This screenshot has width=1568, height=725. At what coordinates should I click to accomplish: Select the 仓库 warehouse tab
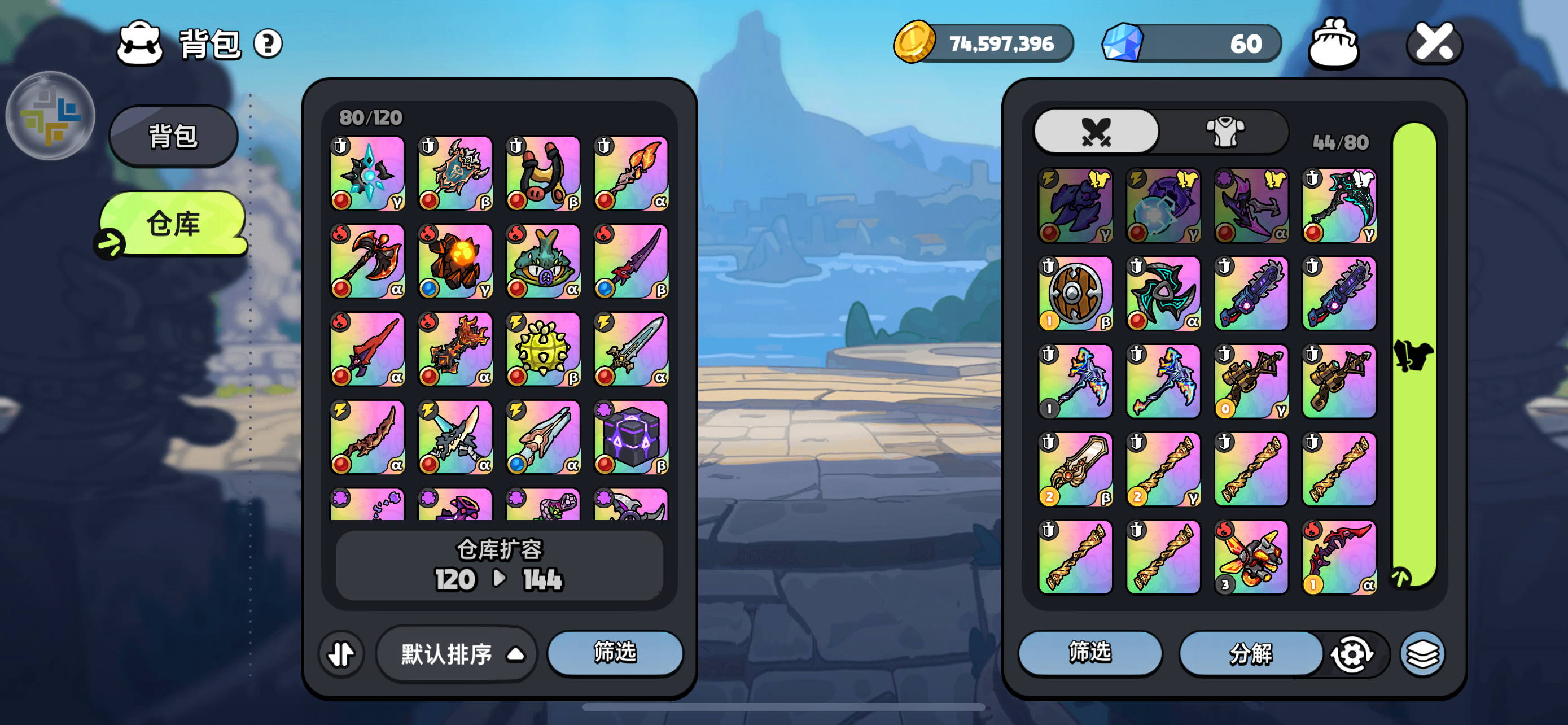(x=173, y=224)
